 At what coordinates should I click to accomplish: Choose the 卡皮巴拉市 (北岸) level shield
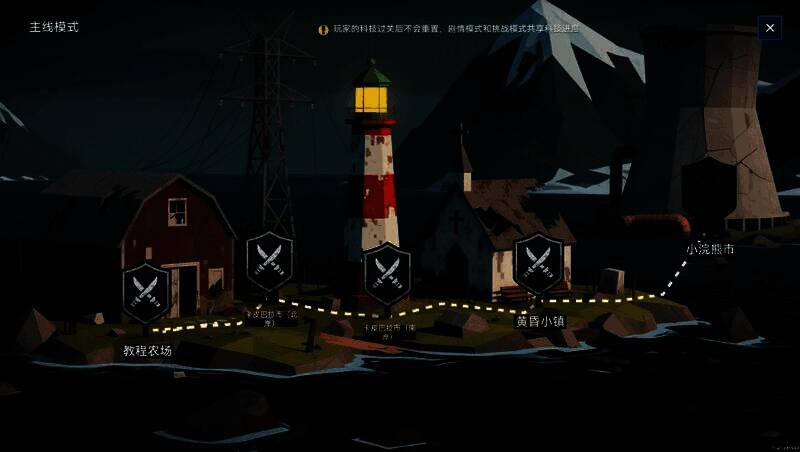tap(270, 260)
